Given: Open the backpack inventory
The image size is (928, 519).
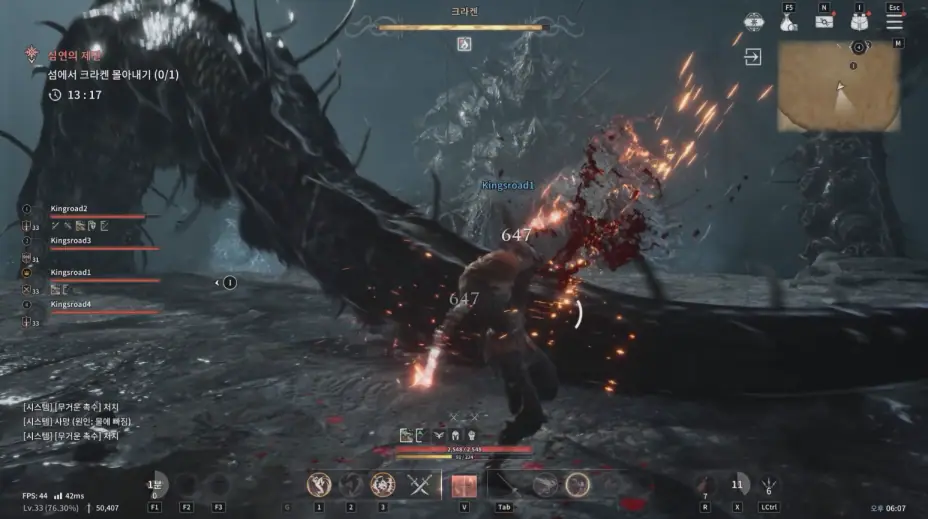Looking at the screenshot, I should click(859, 21).
